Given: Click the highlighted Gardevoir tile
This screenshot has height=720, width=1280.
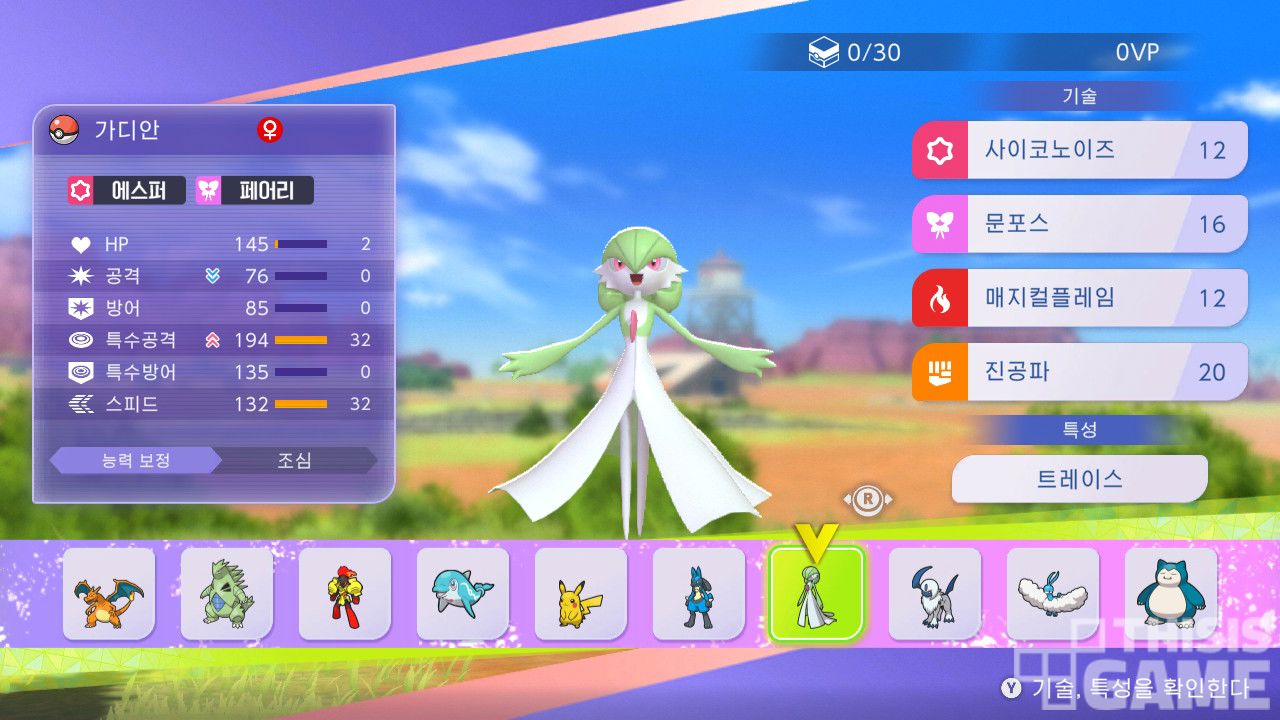Looking at the screenshot, I should pyautogui.click(x=816, y=594).
